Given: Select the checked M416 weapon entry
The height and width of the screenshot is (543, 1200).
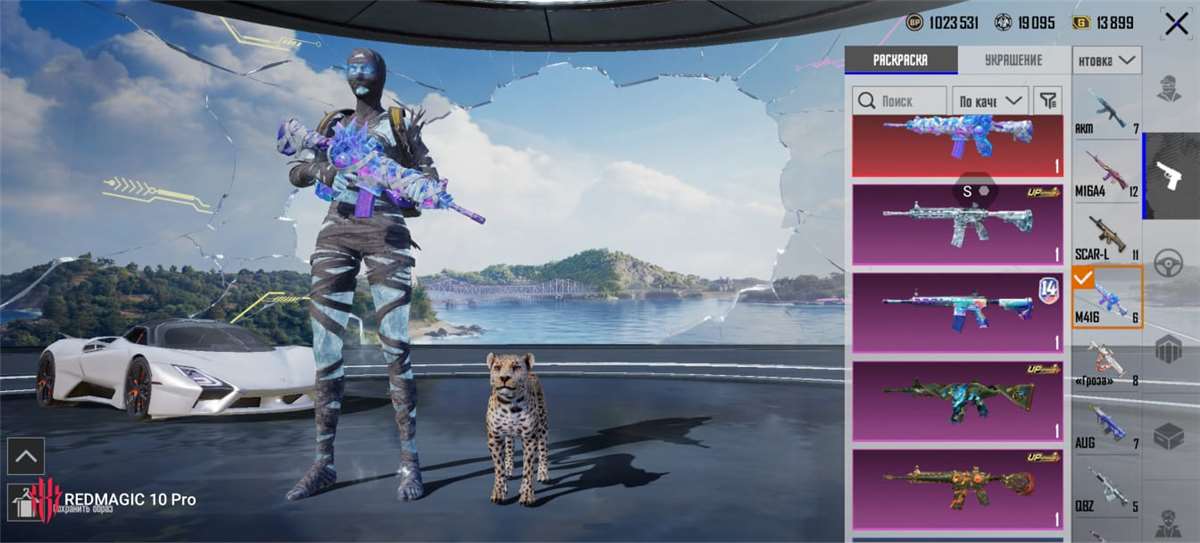Looking at the screenshot, I should [x=1107, y=299].
